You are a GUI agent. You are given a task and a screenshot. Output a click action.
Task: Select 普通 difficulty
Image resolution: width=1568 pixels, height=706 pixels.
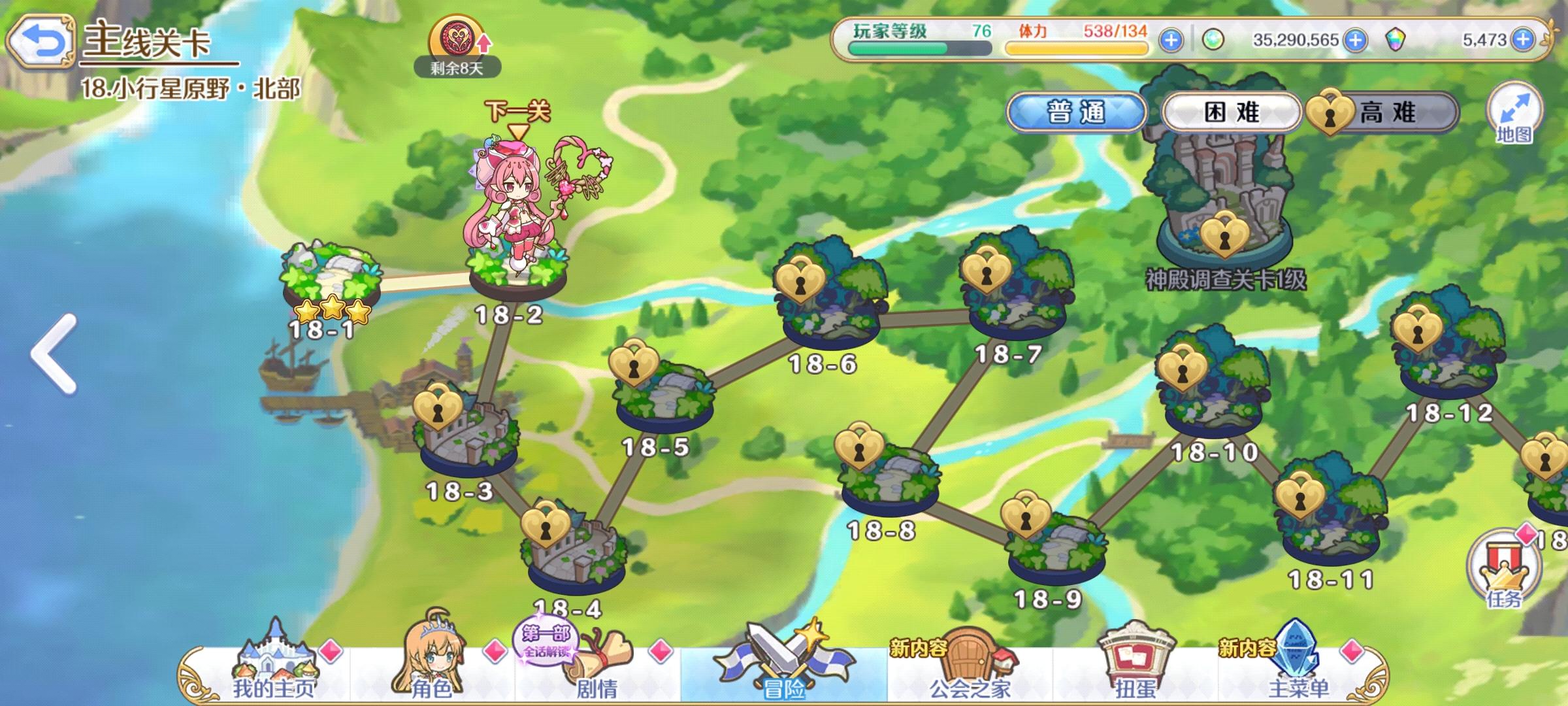click(x=1079, y=112)
